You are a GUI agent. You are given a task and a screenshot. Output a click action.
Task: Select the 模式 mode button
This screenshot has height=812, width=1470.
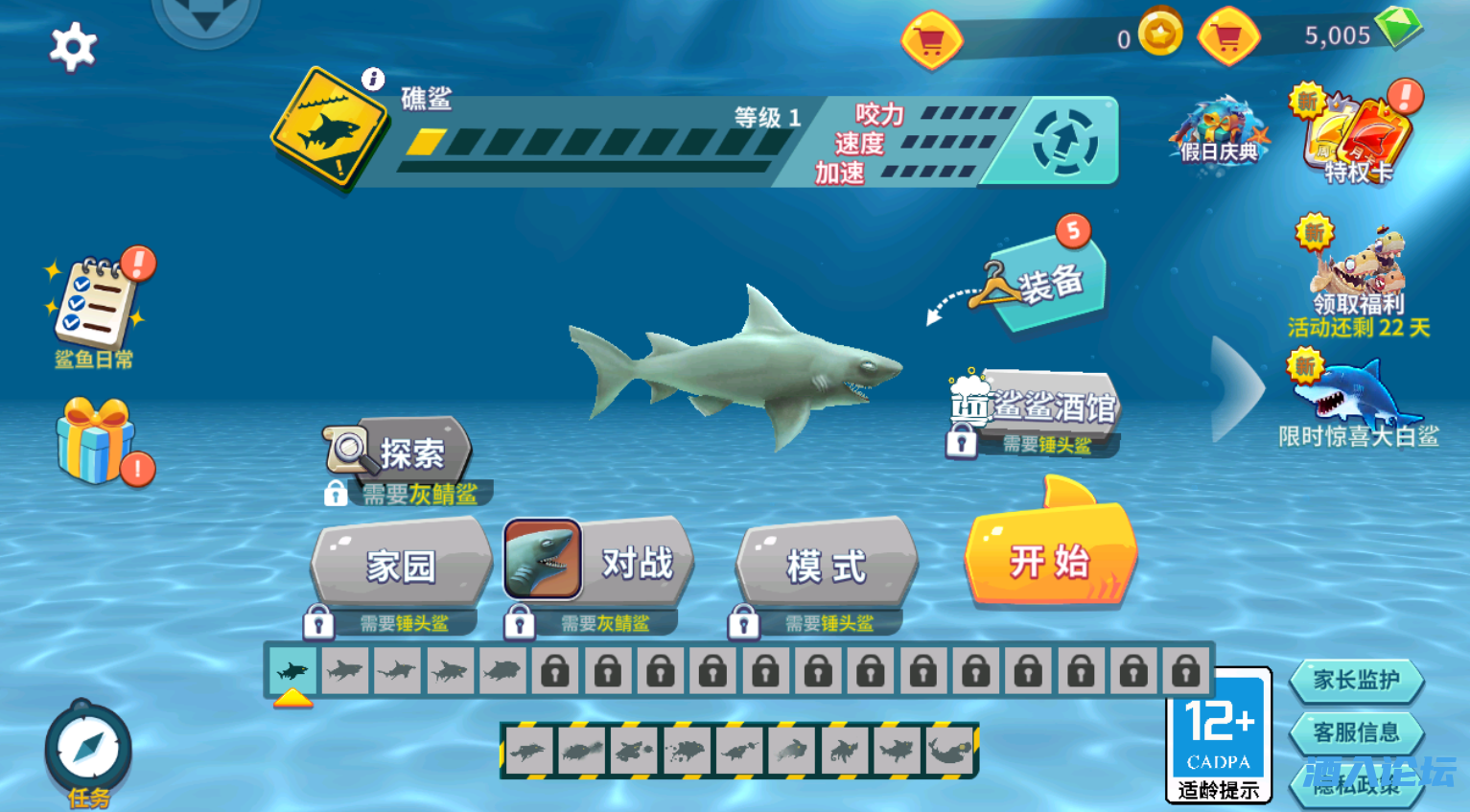pos(827,565)
